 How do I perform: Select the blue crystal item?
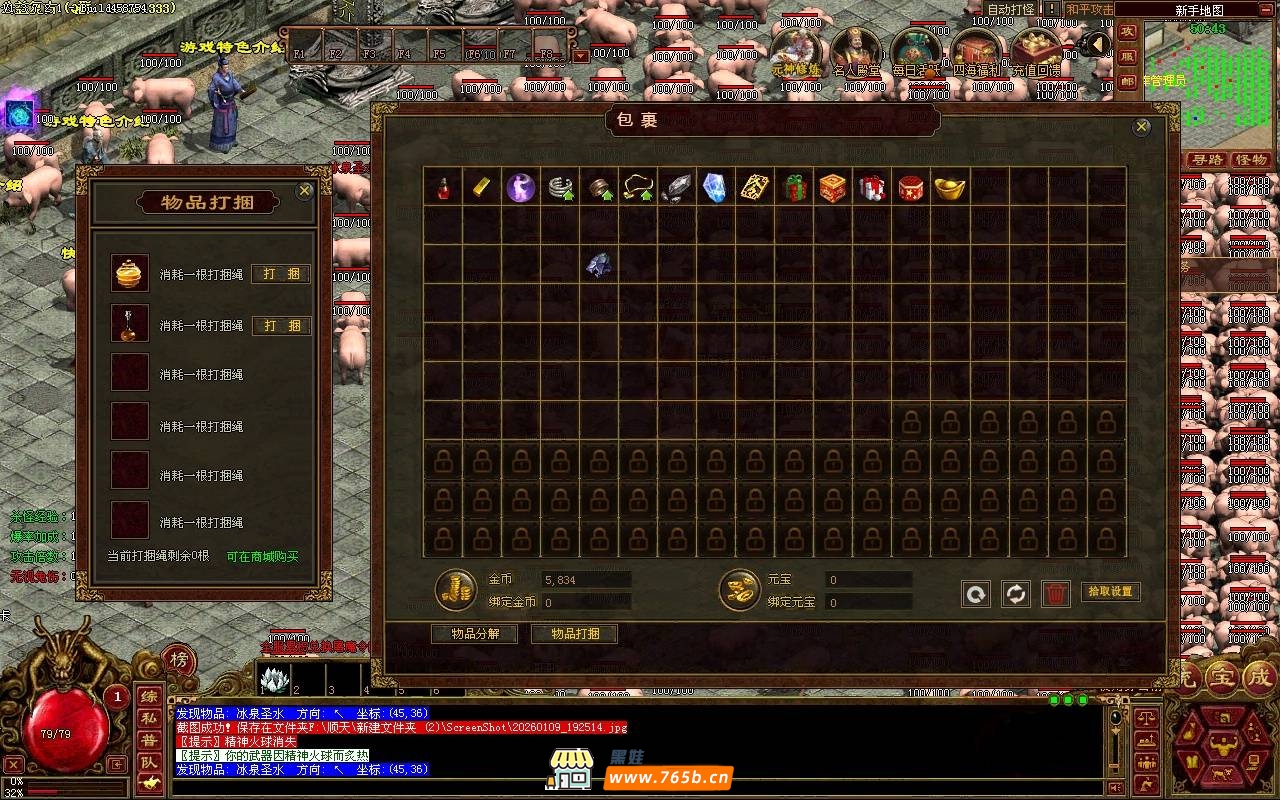coord(715,187)
